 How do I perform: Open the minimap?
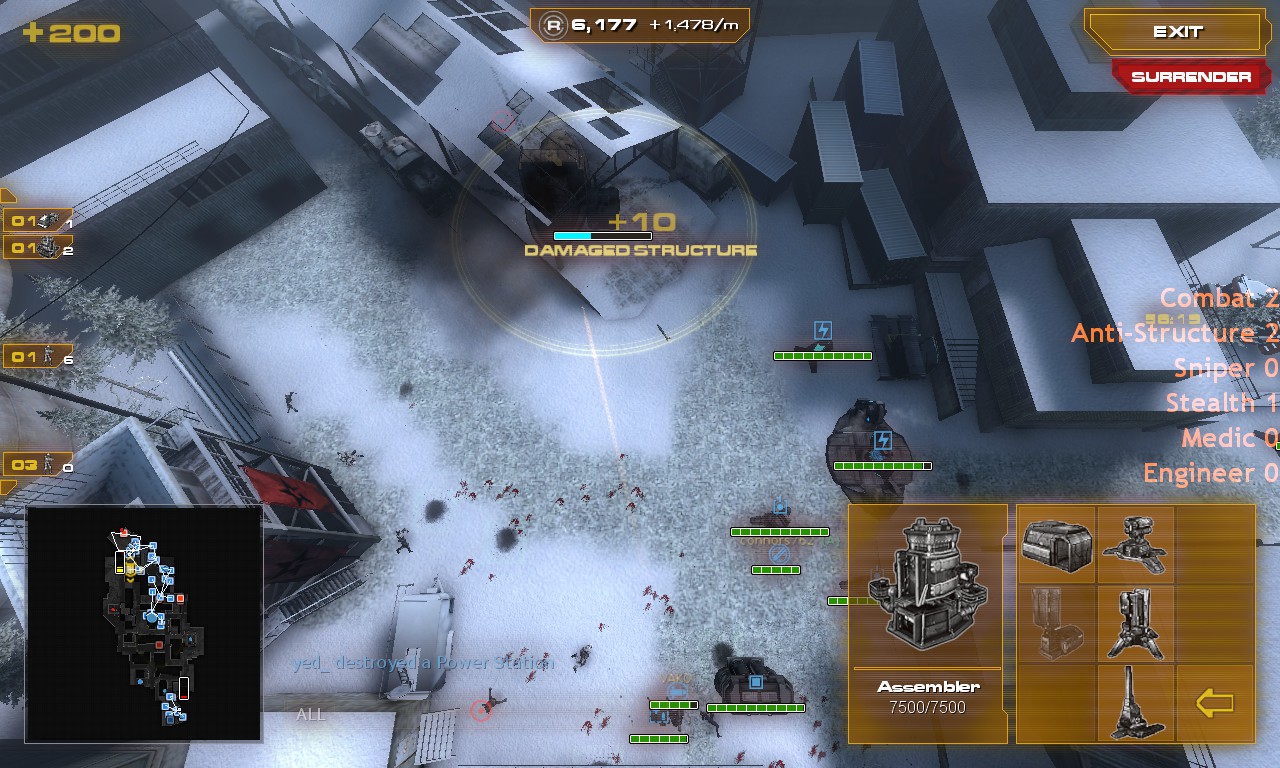point(144,624)
